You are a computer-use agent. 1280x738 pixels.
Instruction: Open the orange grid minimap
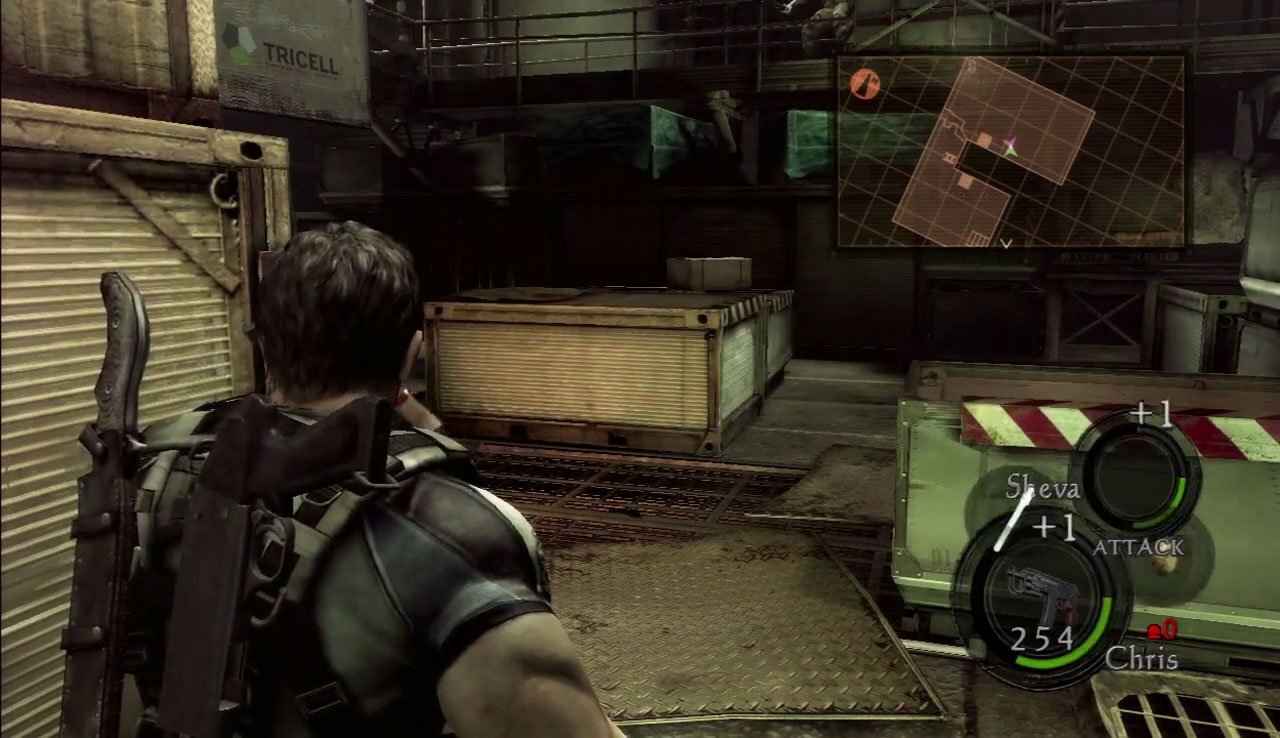(1010, 150)
